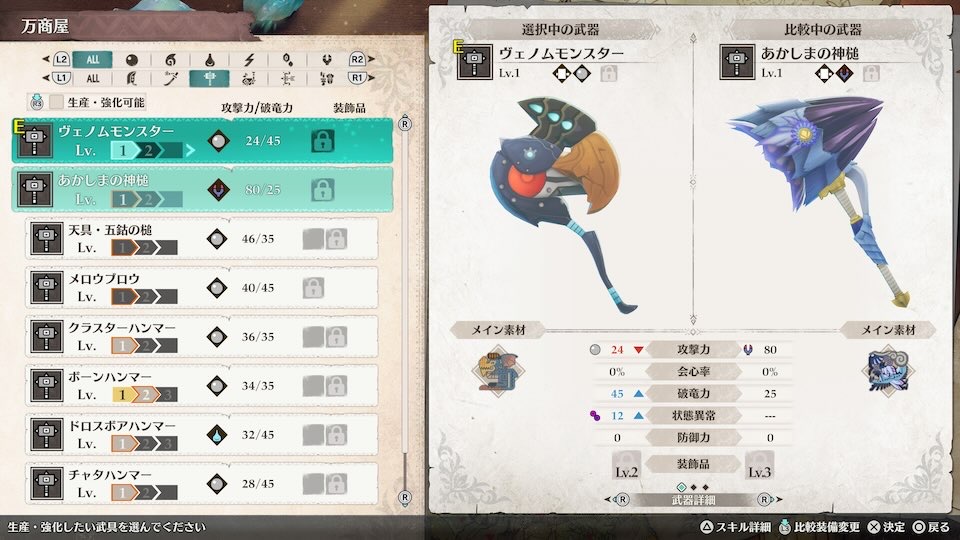The image size is (960, 540).
Task: Filter by lightning bolt element
Action: coord(248,60)
